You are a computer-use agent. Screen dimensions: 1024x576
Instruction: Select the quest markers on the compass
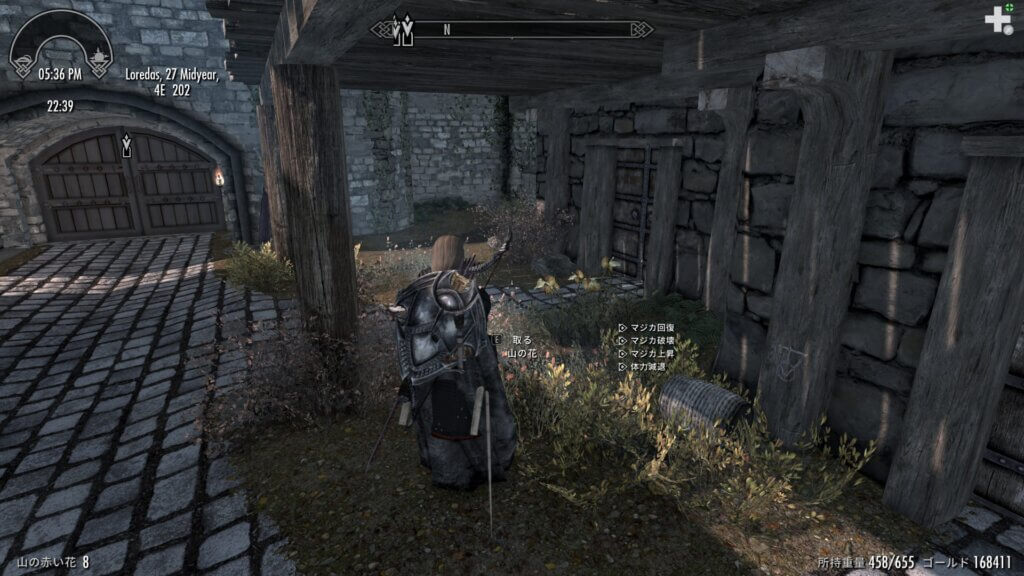point(402,30)
